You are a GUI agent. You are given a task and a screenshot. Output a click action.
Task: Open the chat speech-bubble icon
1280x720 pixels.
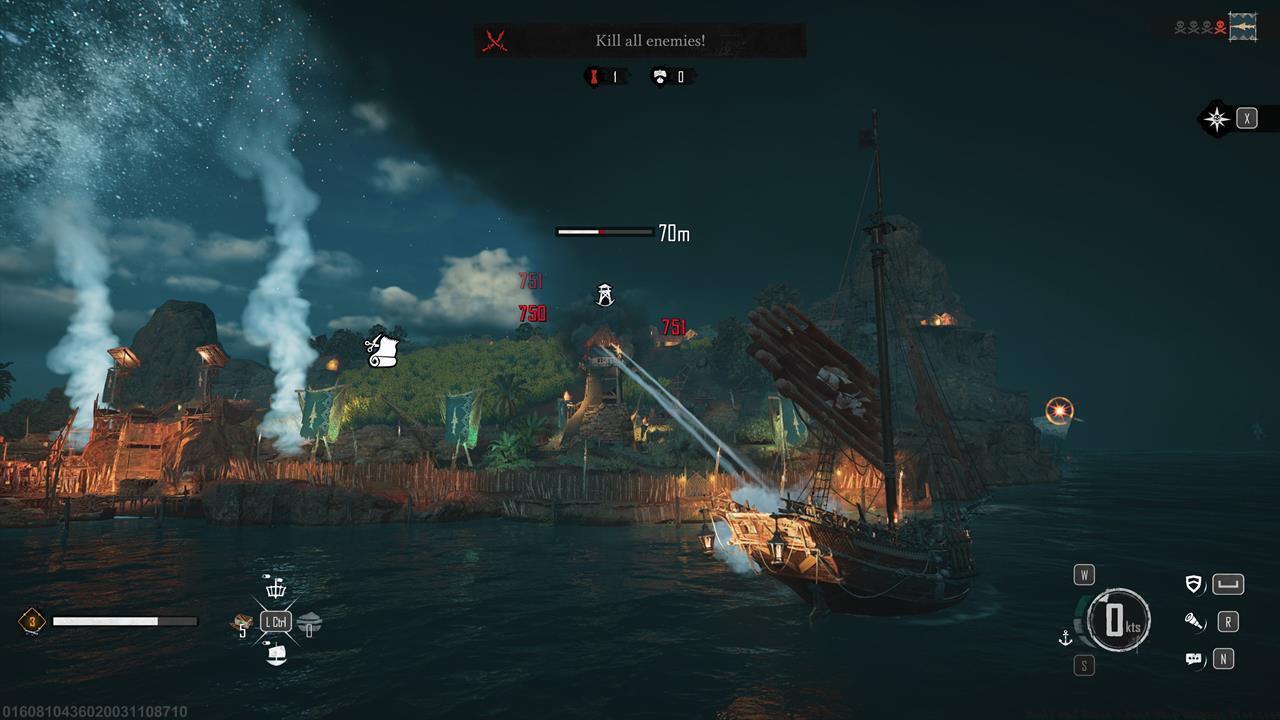pos(1193,659)
